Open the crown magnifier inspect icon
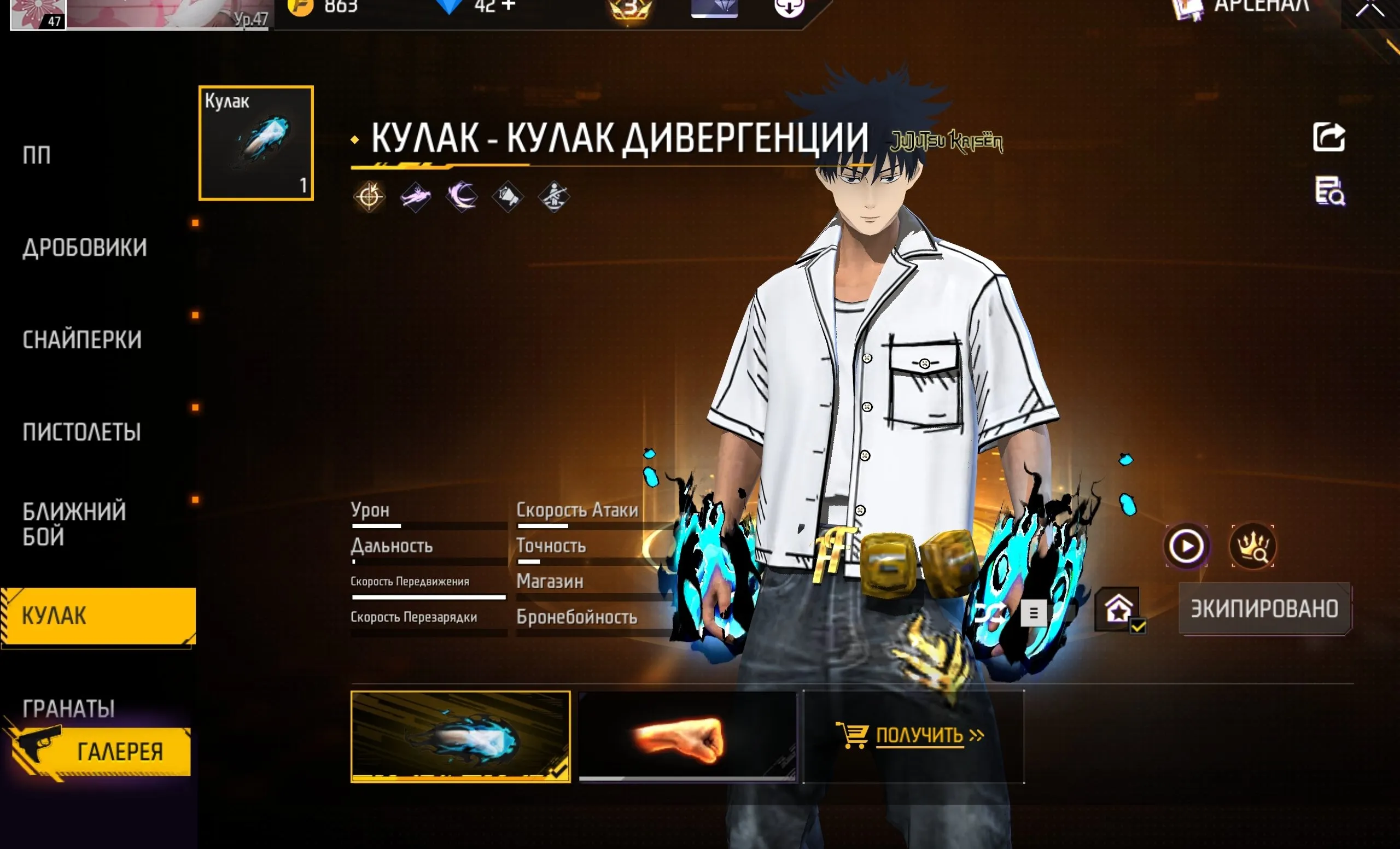This screenshot has height=849, width=1400. pos(1252,546)
